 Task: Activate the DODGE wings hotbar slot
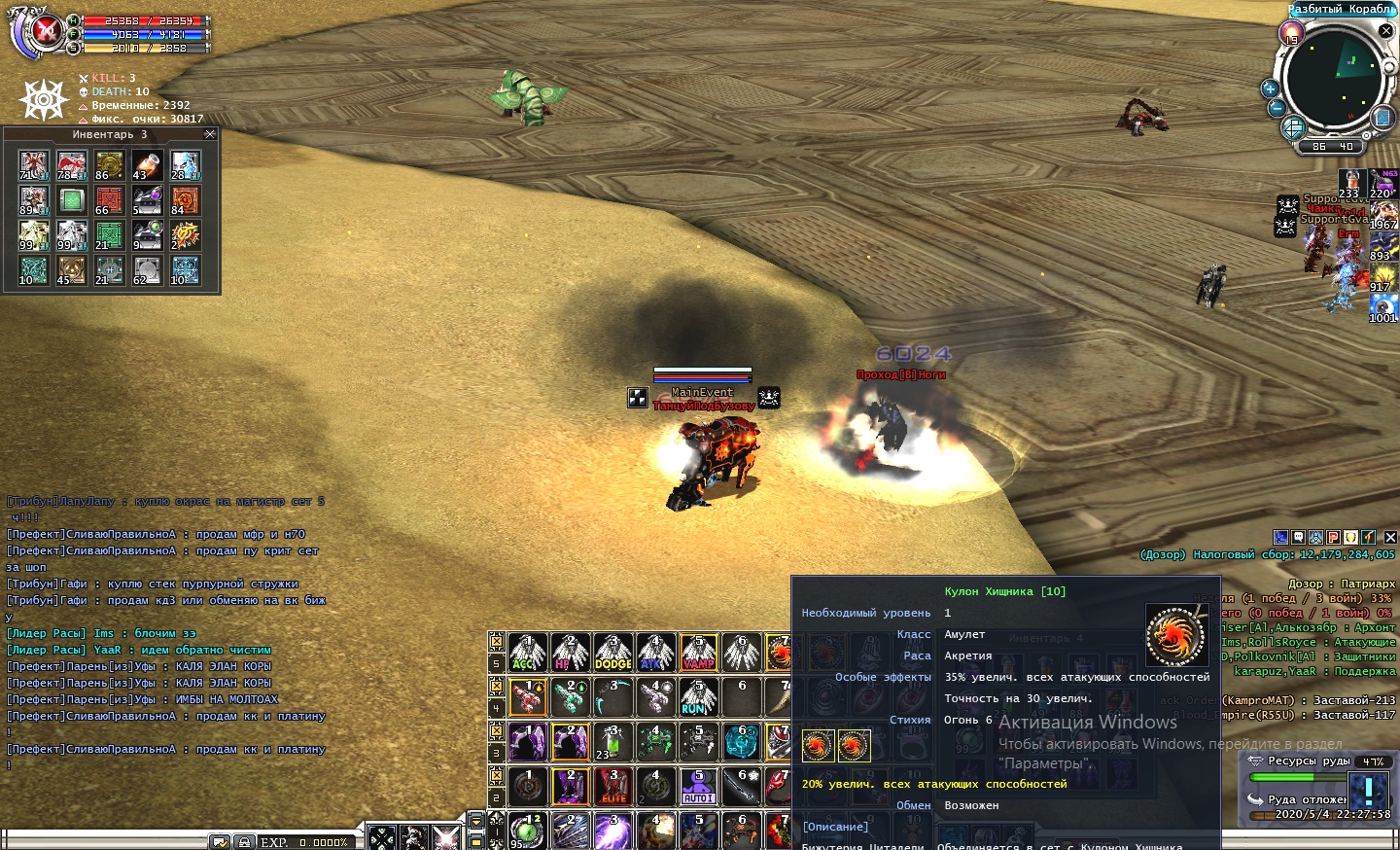612,653
